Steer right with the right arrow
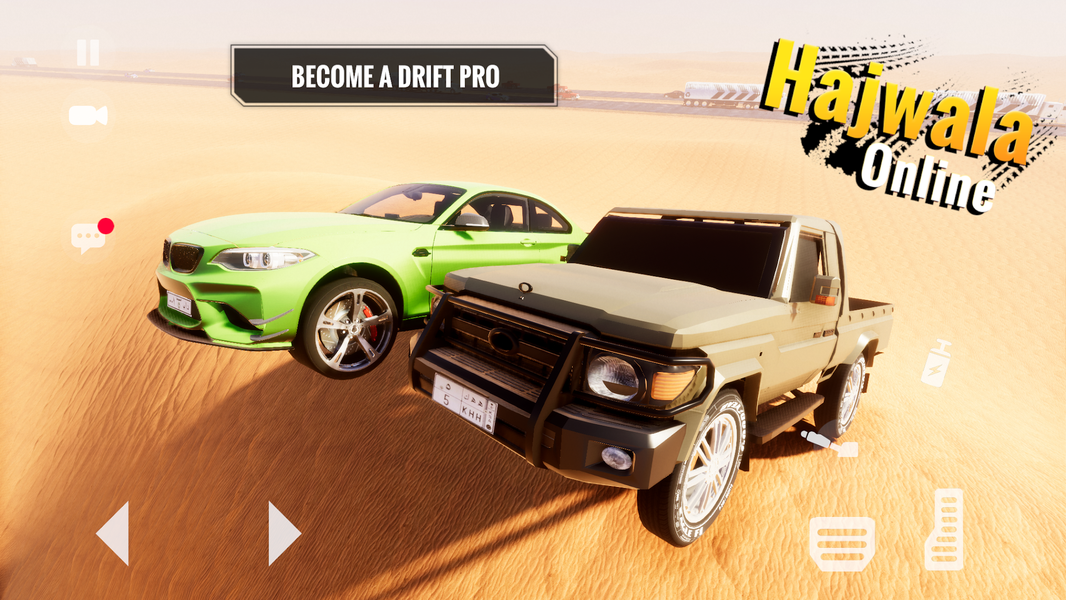This screenshot has width=1066, height=600. (284, 534)
